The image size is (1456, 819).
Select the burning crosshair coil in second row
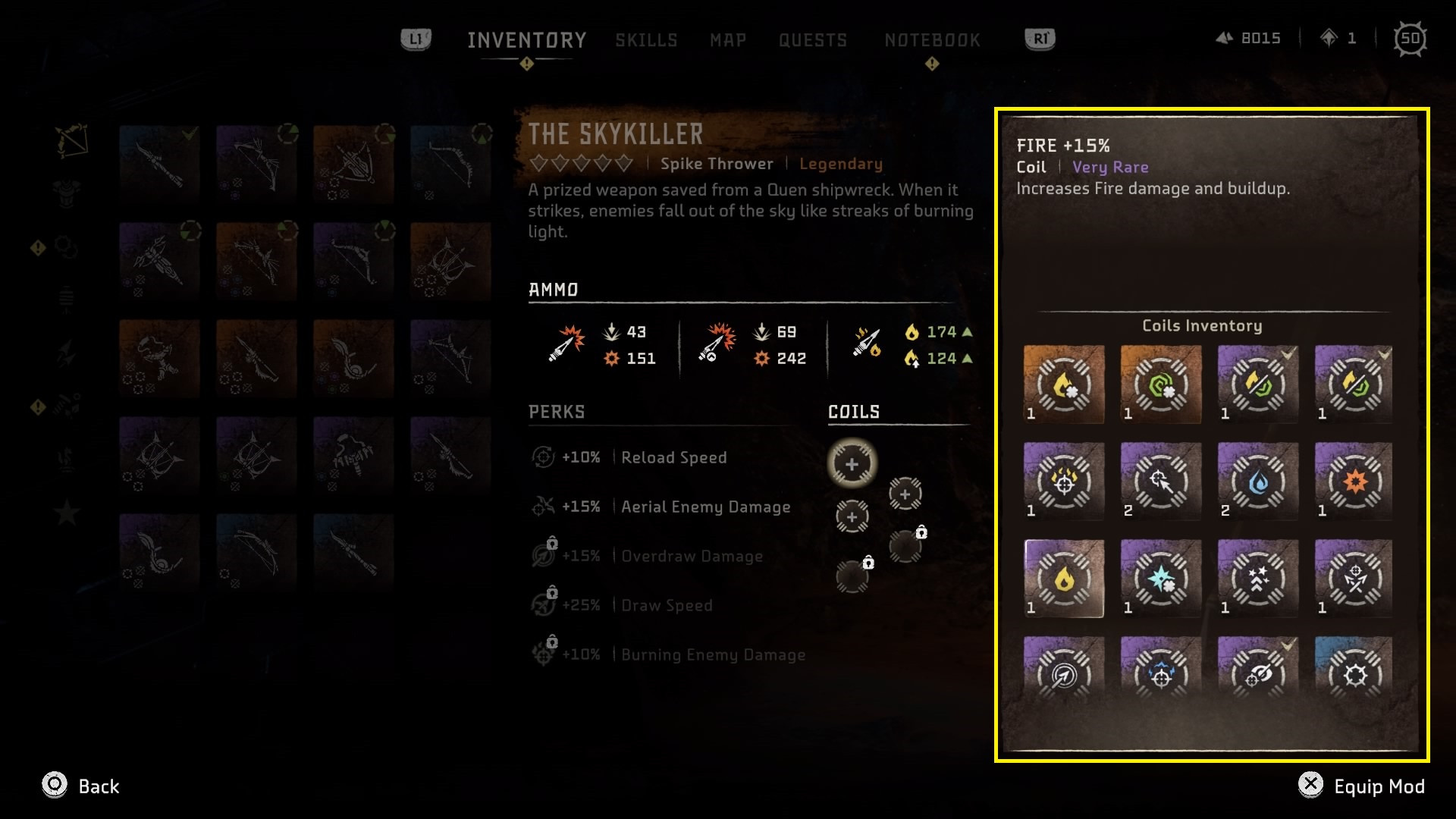[x=1063, y=482]
